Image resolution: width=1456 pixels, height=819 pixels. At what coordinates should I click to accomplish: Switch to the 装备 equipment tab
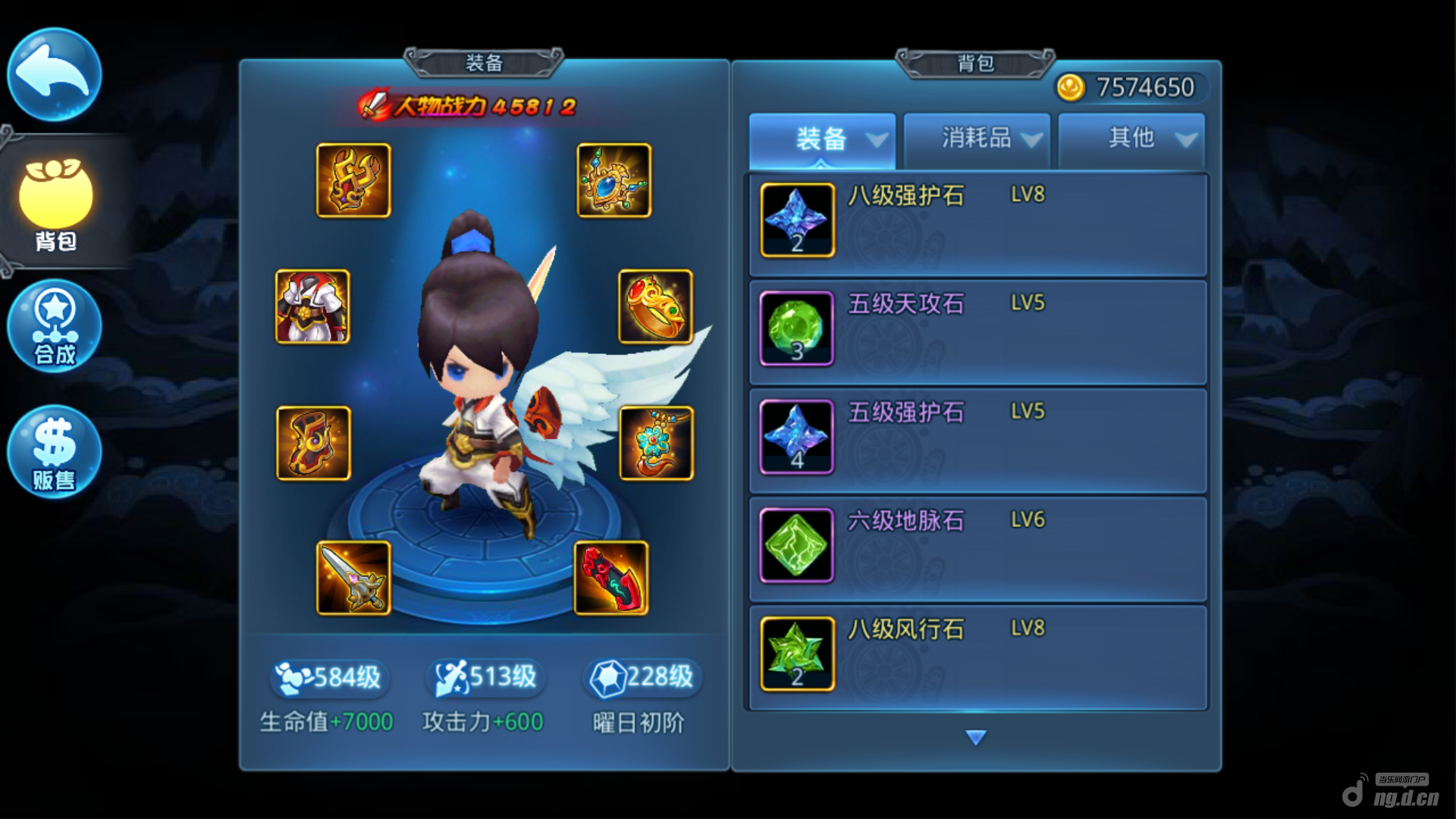[822, 140]
